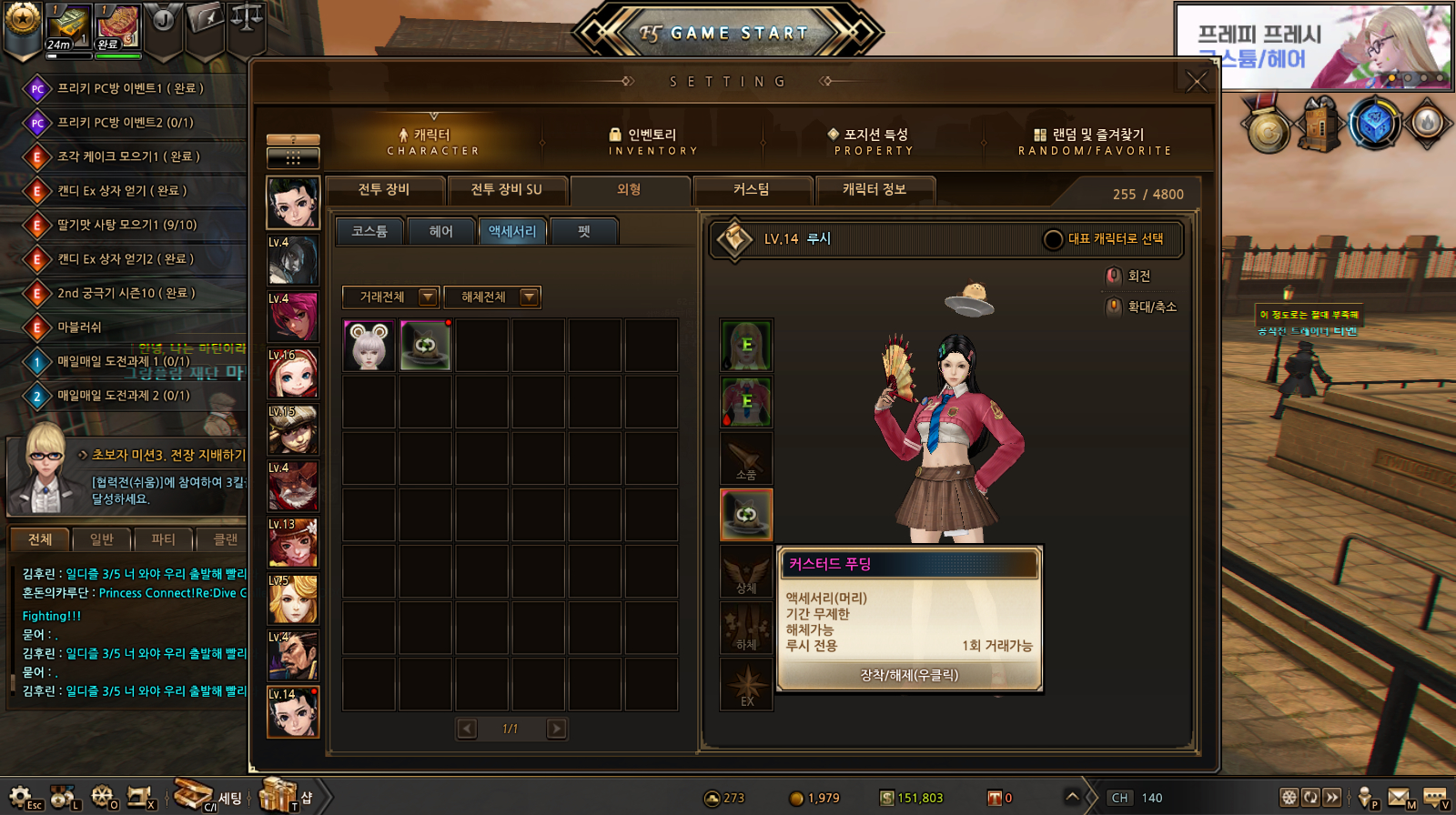
Task: Open the 해체전체 dismantle filter dropdown
Action: (492, 297)
